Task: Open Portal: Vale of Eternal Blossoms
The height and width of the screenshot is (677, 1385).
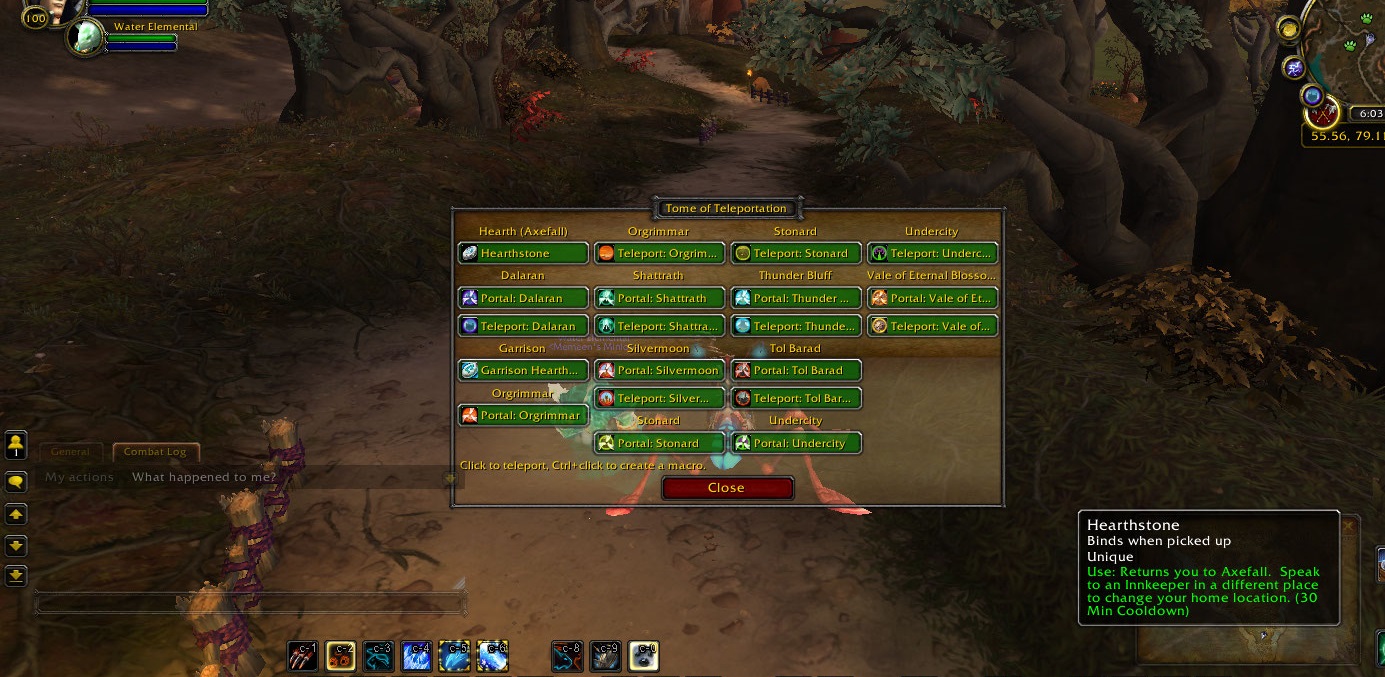Action: [933, 298]
